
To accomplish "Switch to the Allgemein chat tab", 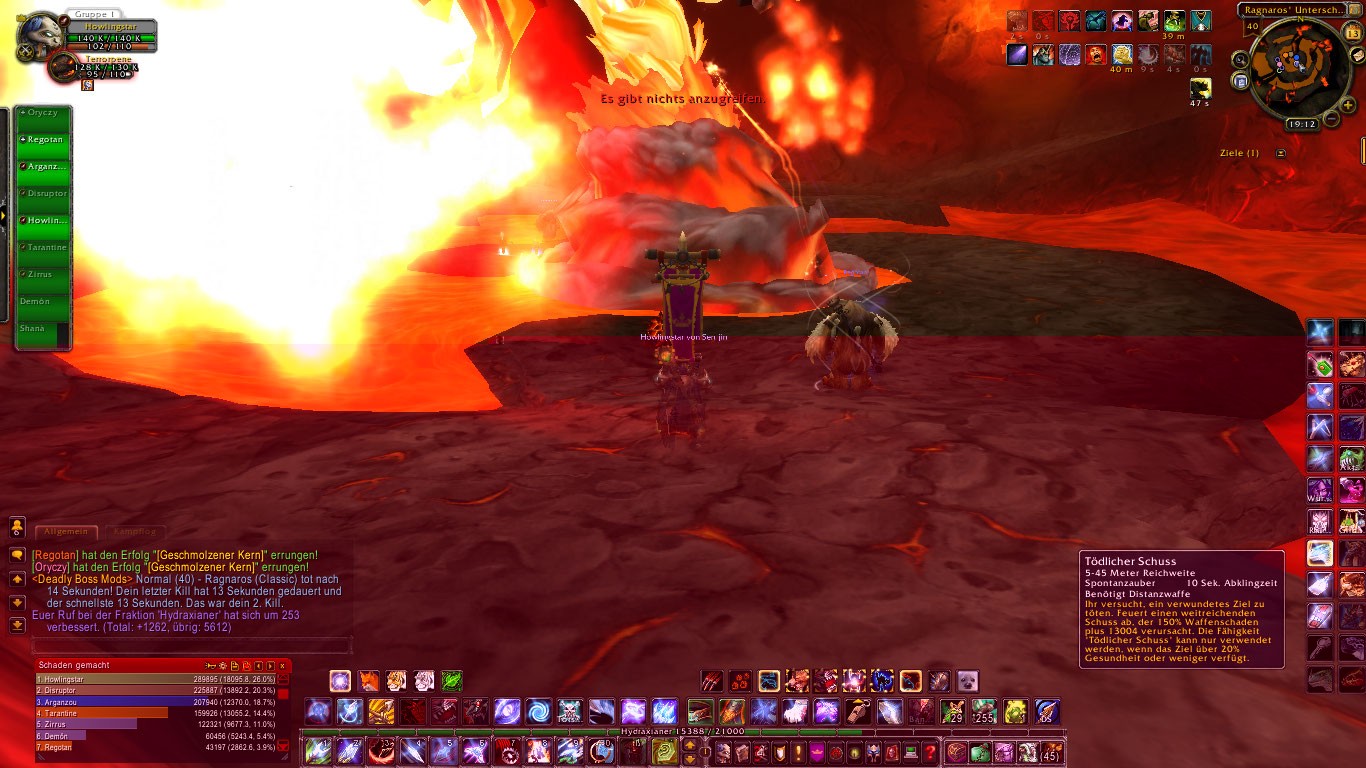I will [x=66, y=532].
